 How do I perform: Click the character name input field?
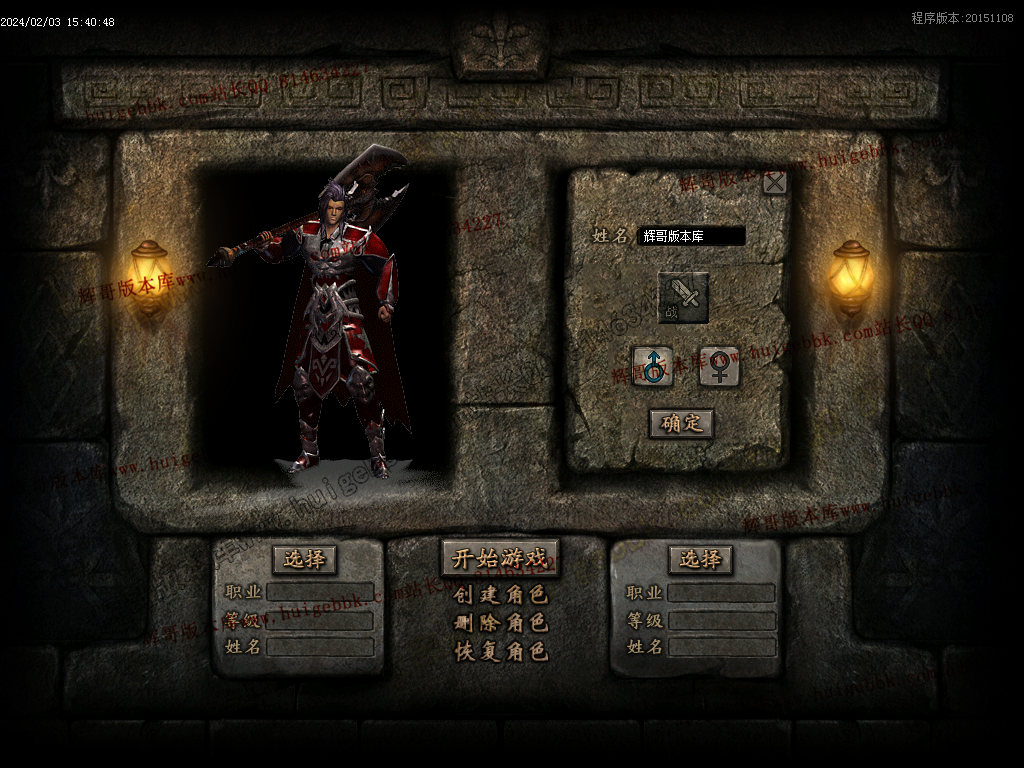click(691, 236)
